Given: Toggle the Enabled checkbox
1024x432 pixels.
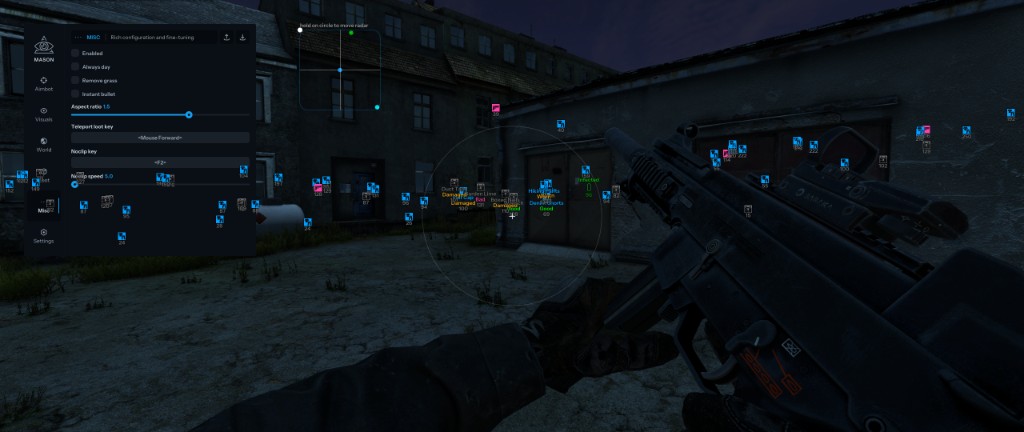Looking at the screenshot, I should click(76, 53).
